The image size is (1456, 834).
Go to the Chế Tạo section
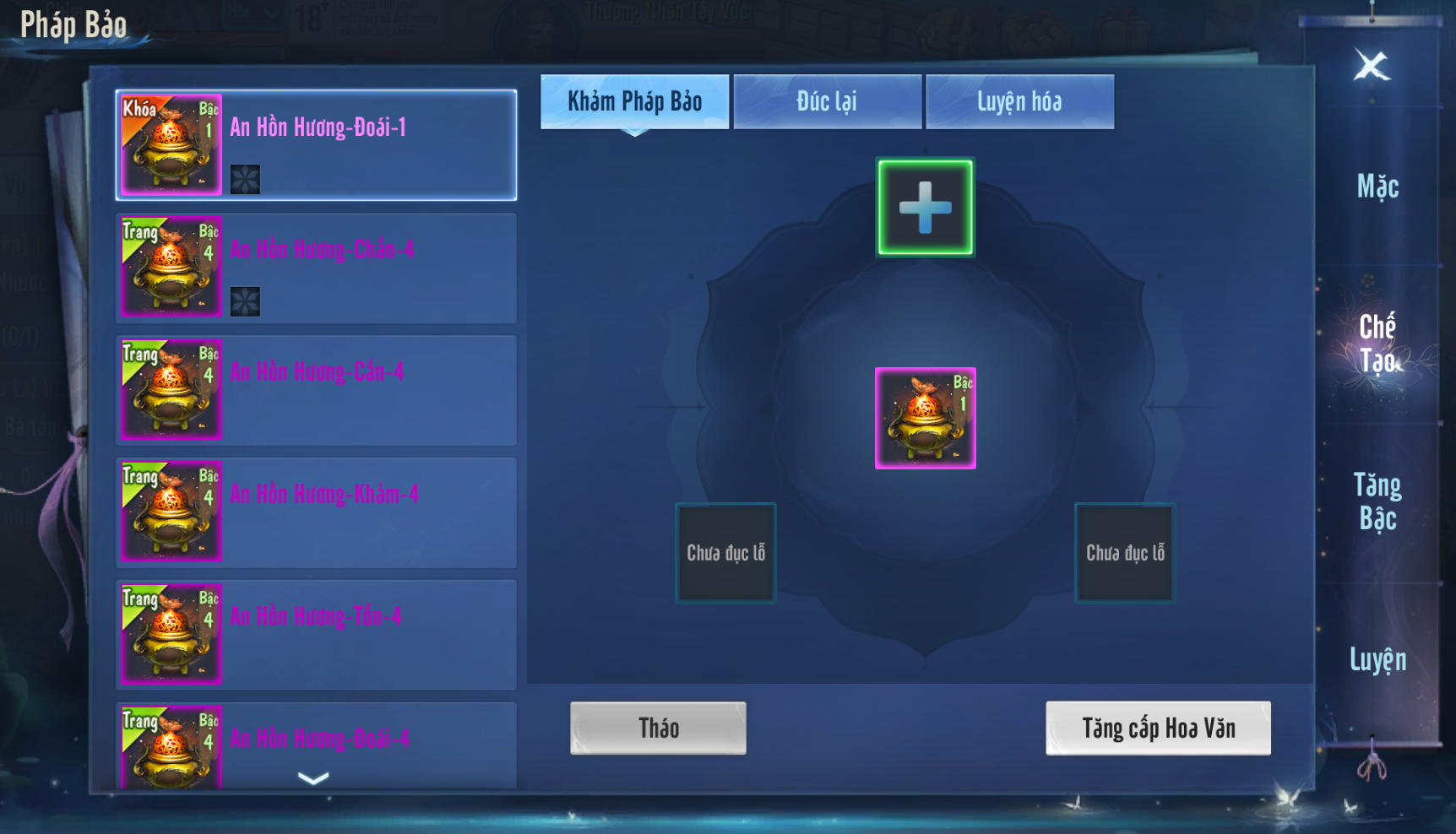coord(1377,344)
